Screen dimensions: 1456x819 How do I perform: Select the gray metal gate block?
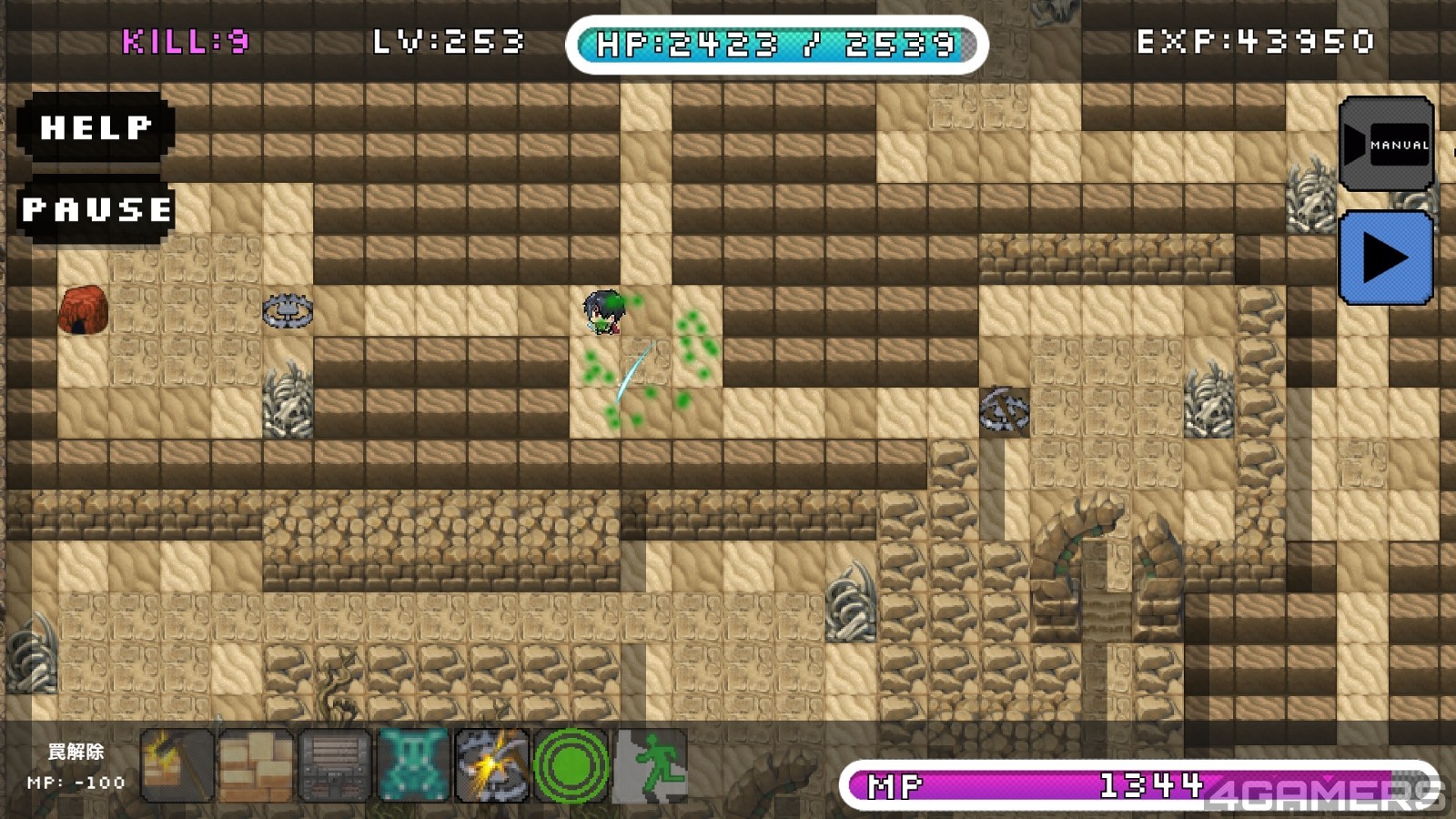(335, 766)
